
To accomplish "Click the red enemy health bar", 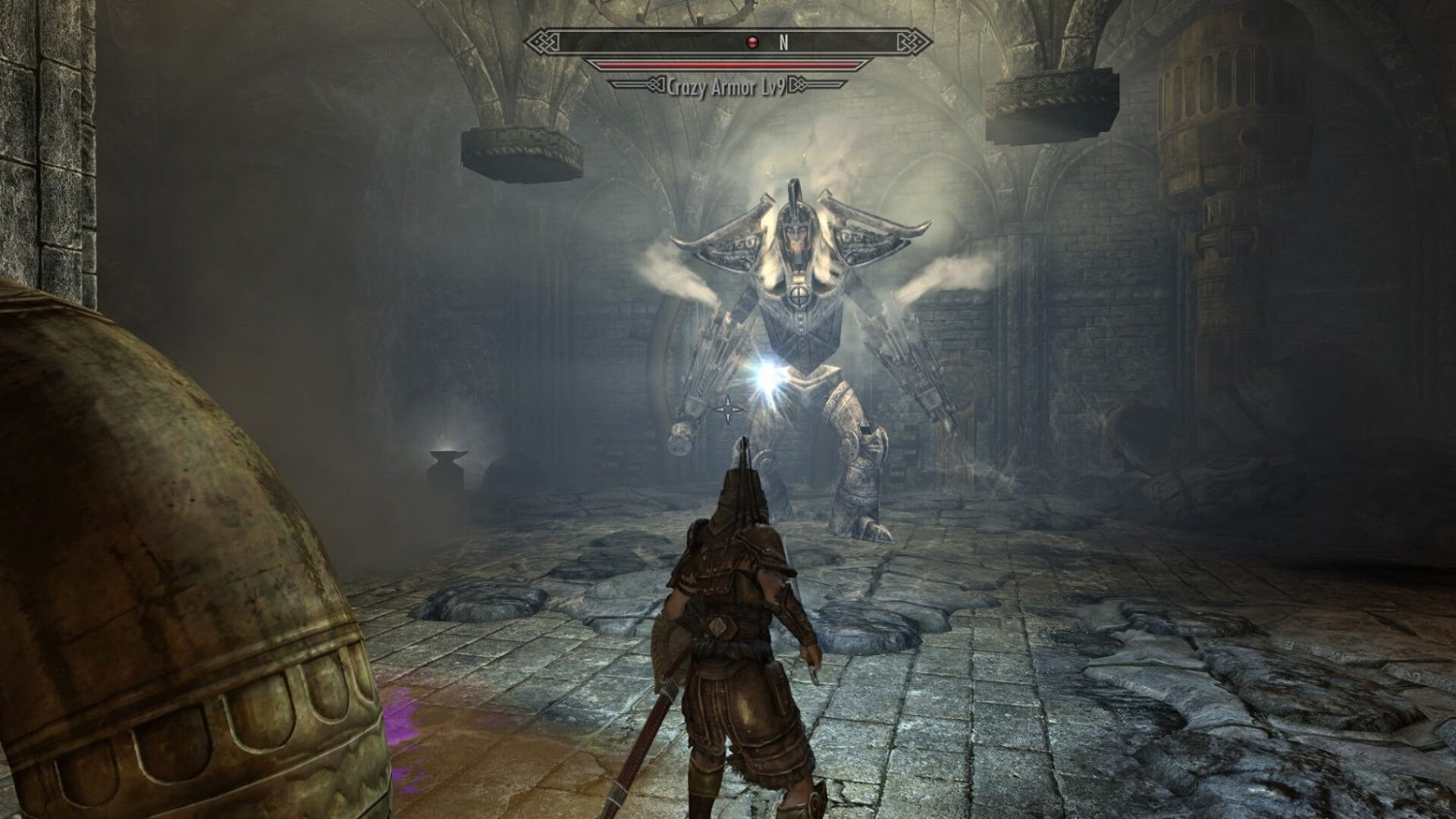I will [728, 61].
